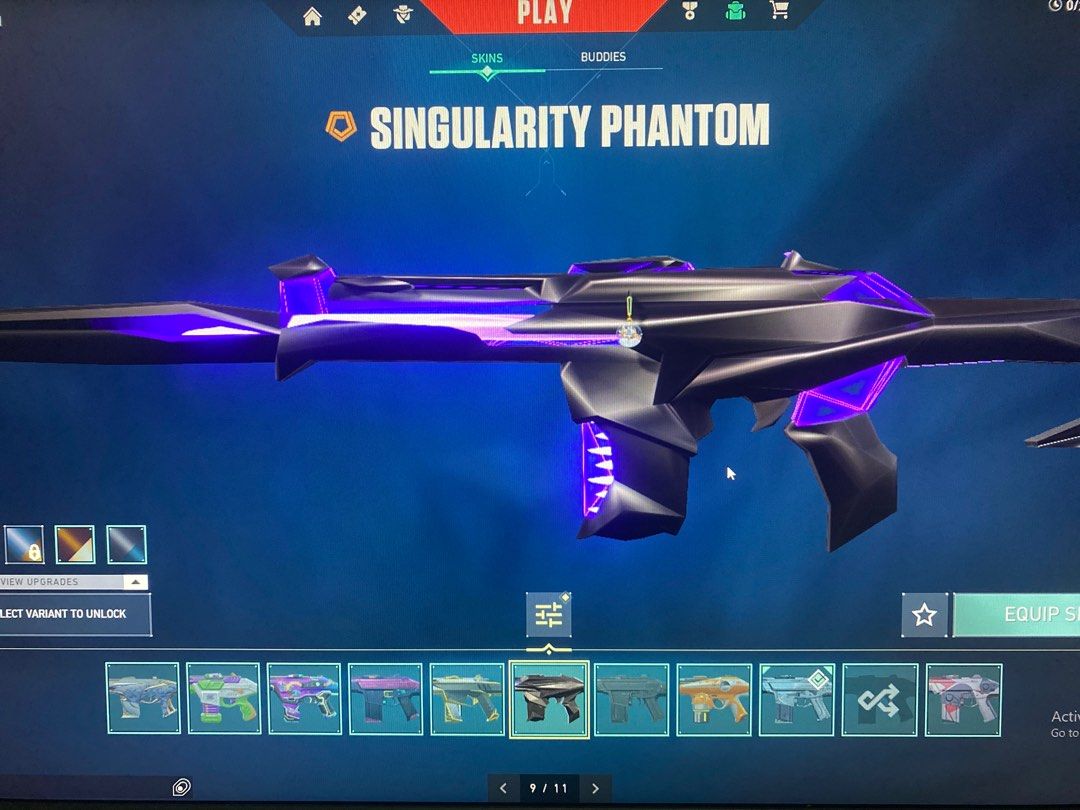
Task: Choose the locked blue variant swatch
Action: point(24,545)
